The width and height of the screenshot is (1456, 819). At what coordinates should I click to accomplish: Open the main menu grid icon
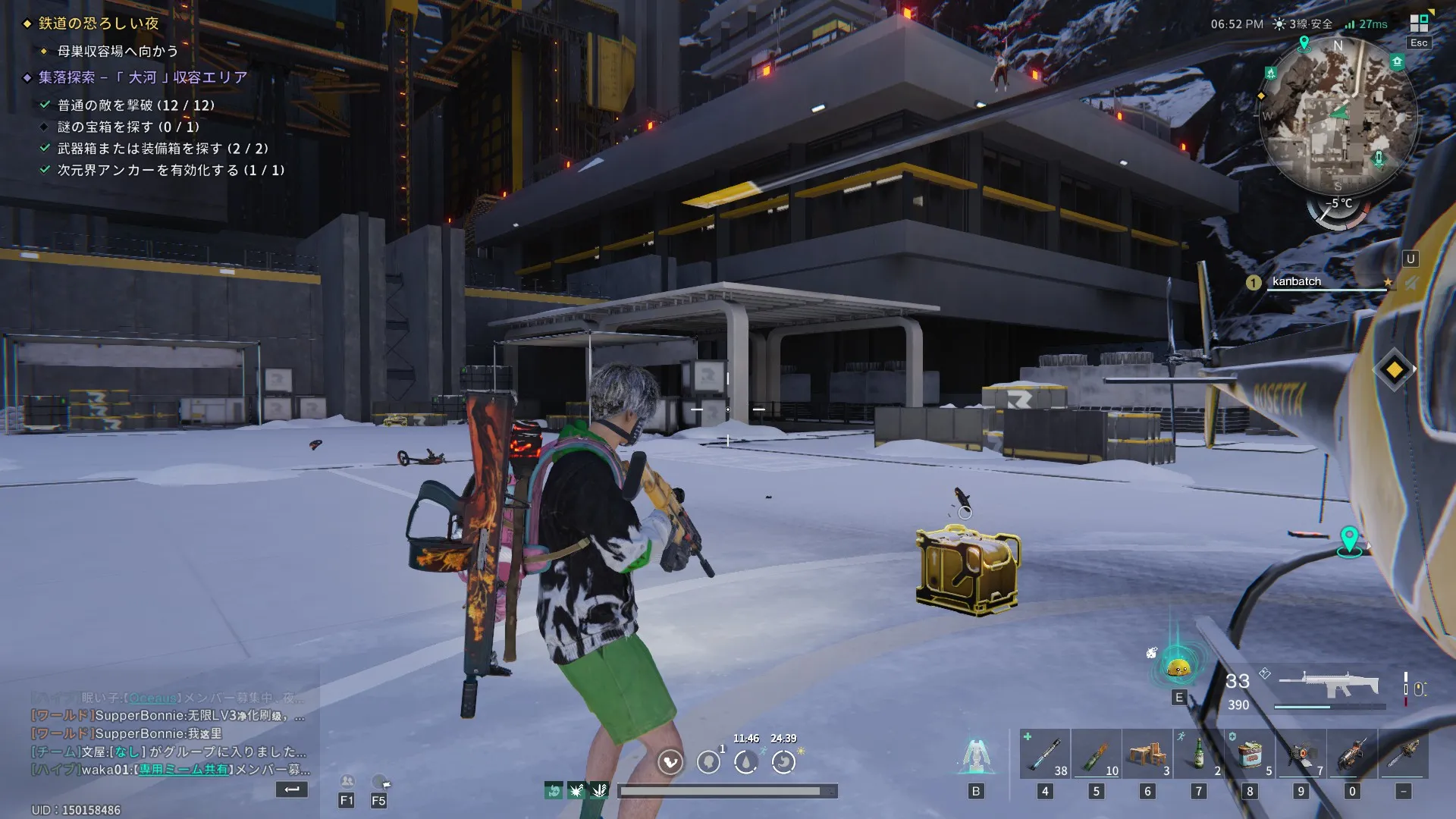click(x=1418, y=23)
